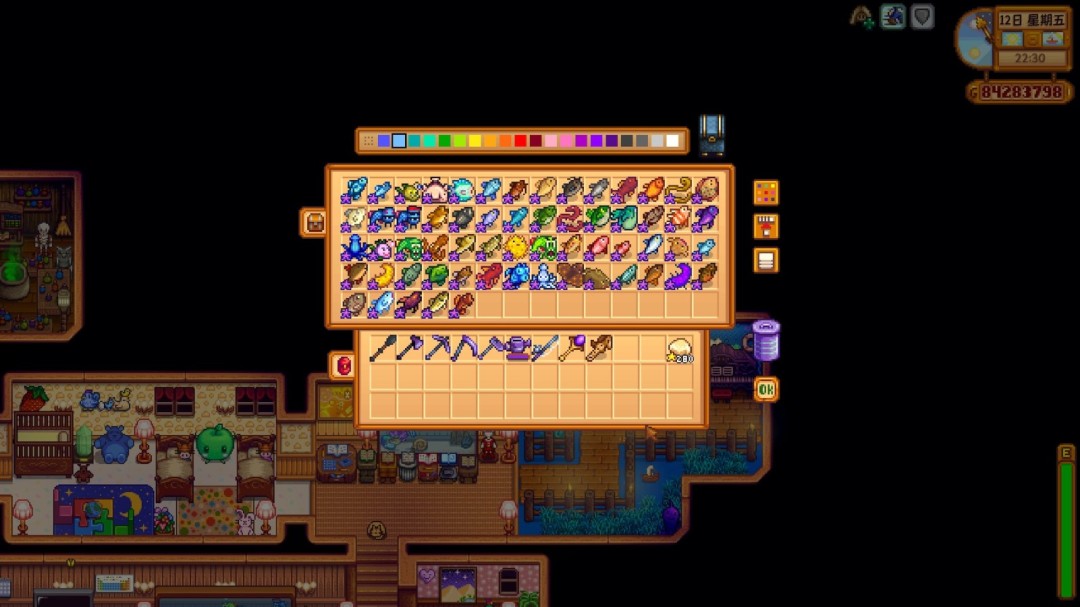1080x607 pixels.
Task: Select the watering can in inventory
Action: coord(518,348)
